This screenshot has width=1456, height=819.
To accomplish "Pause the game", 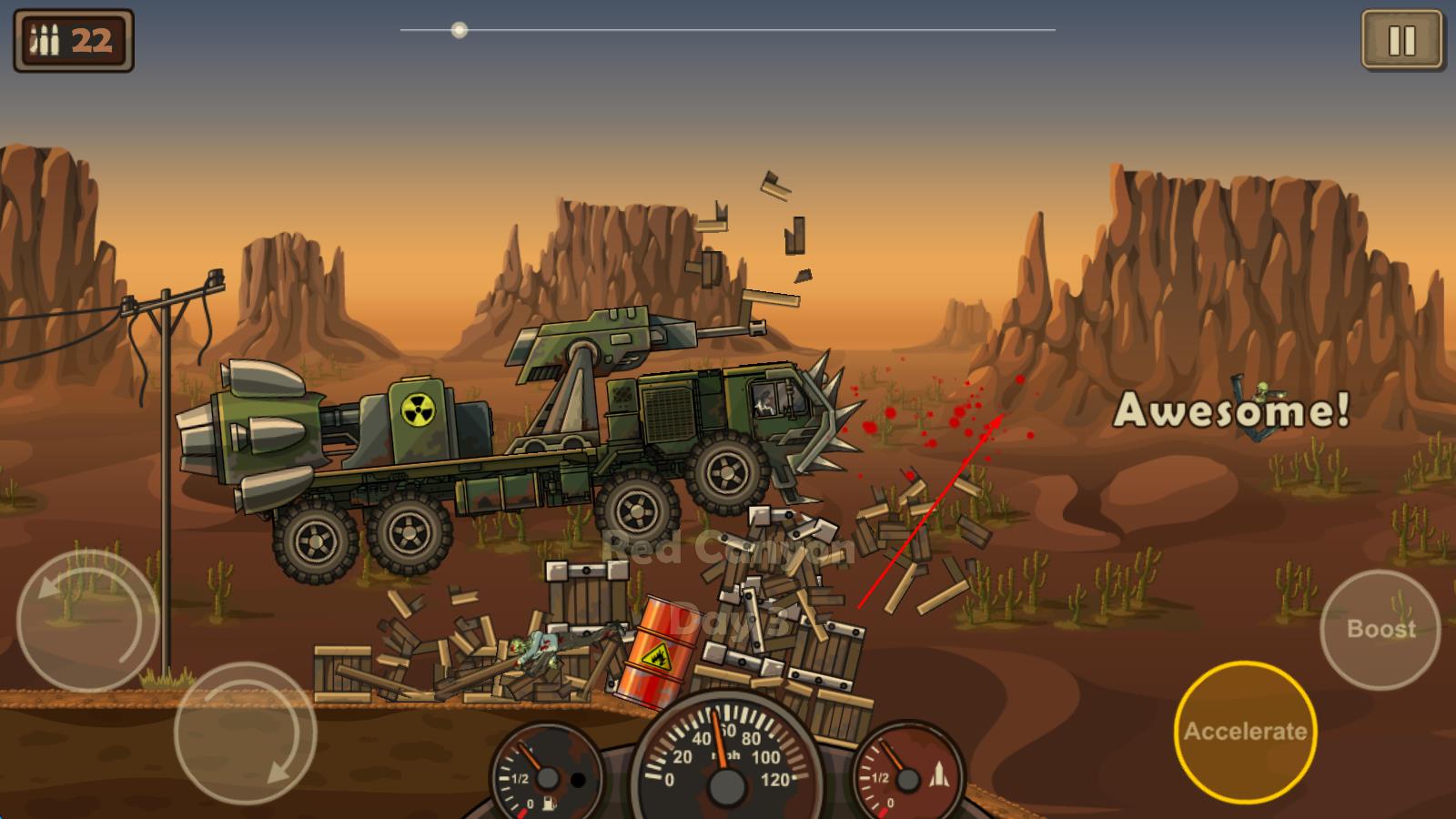I will point(1401,40).
